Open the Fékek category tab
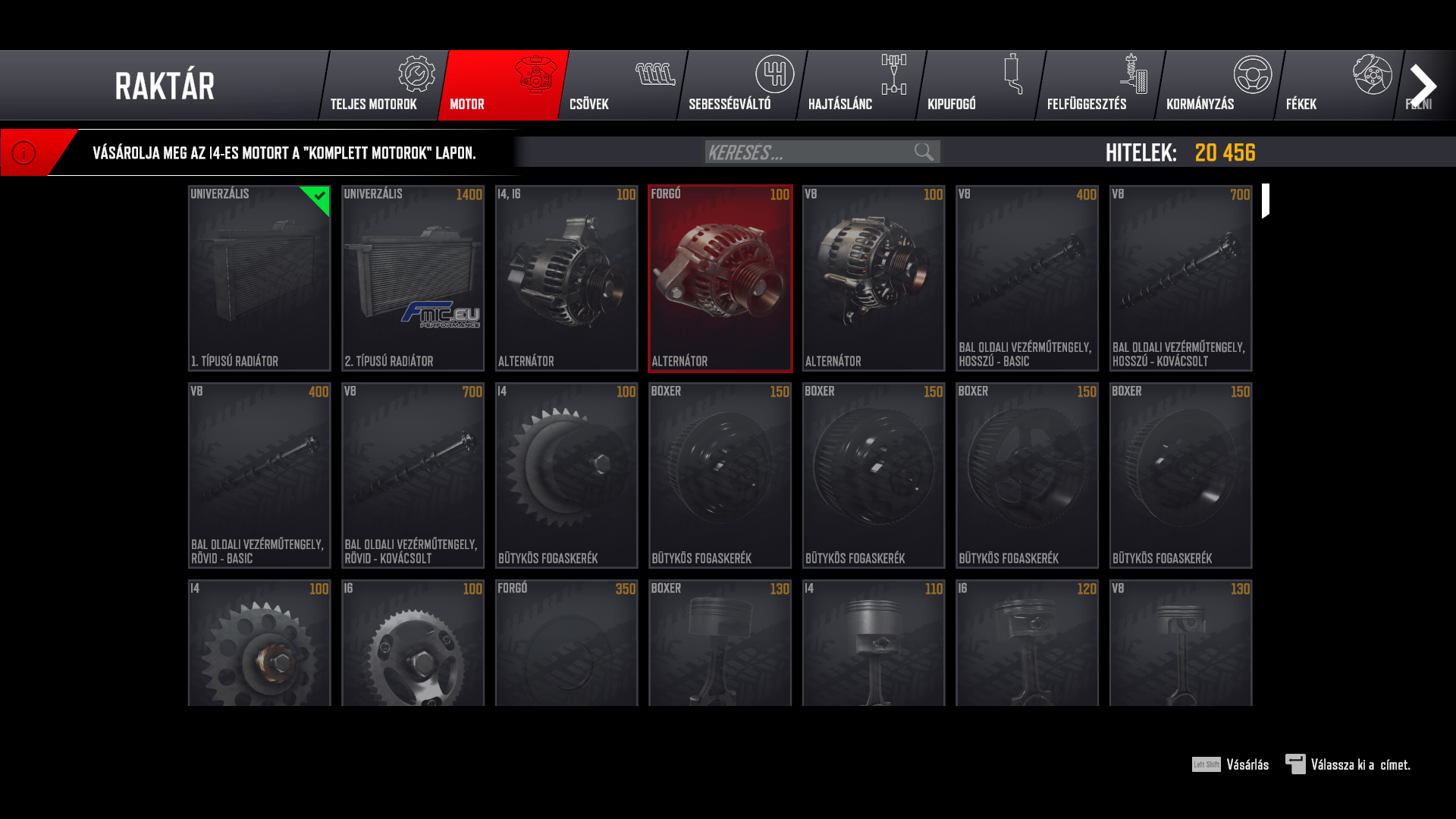The image size is (1456, 819). (x=1338, y=86)
